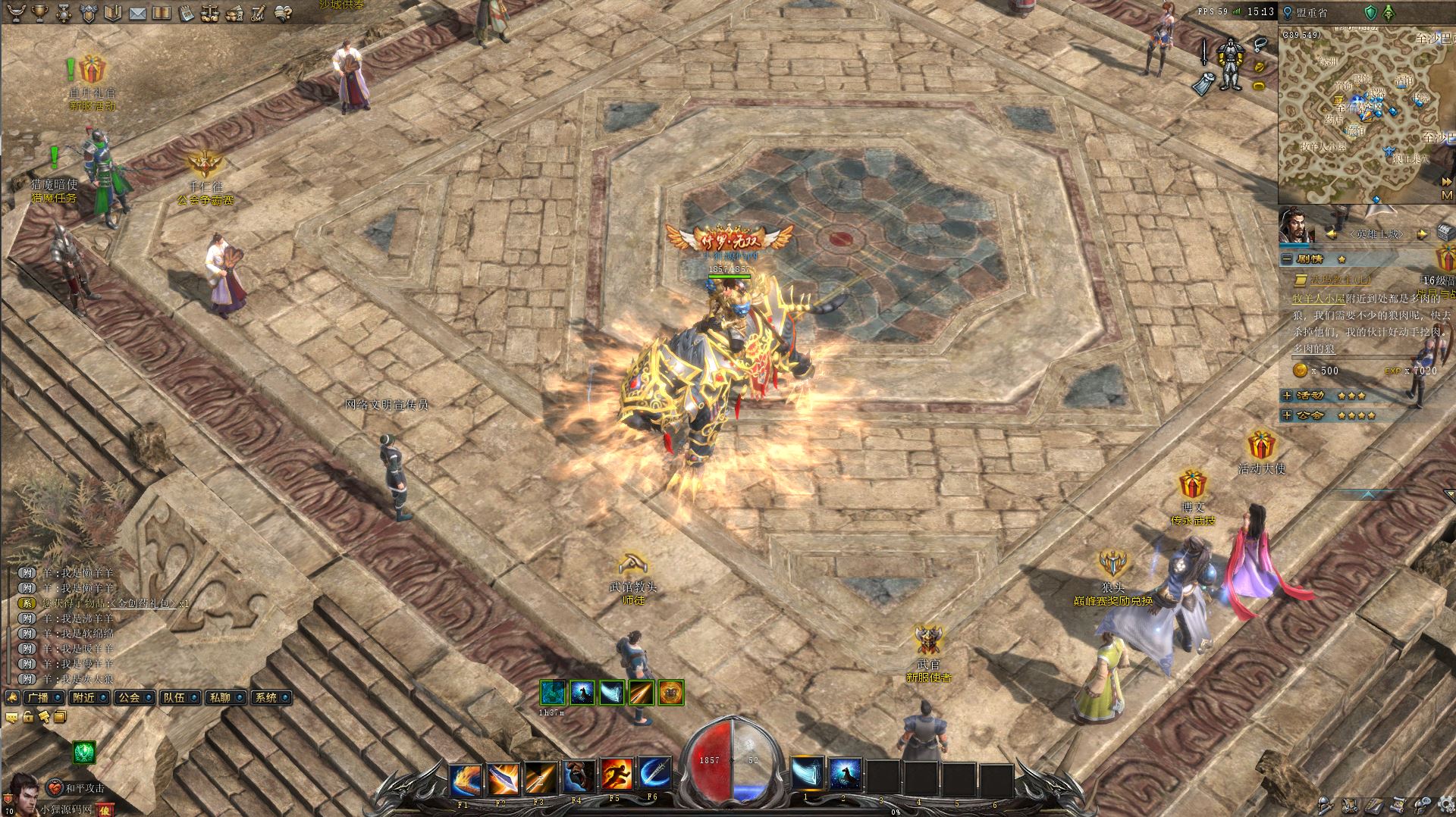Open the calendar icon in top toolbar
This screenshot has height=817, width=1456.
(186, 13)
